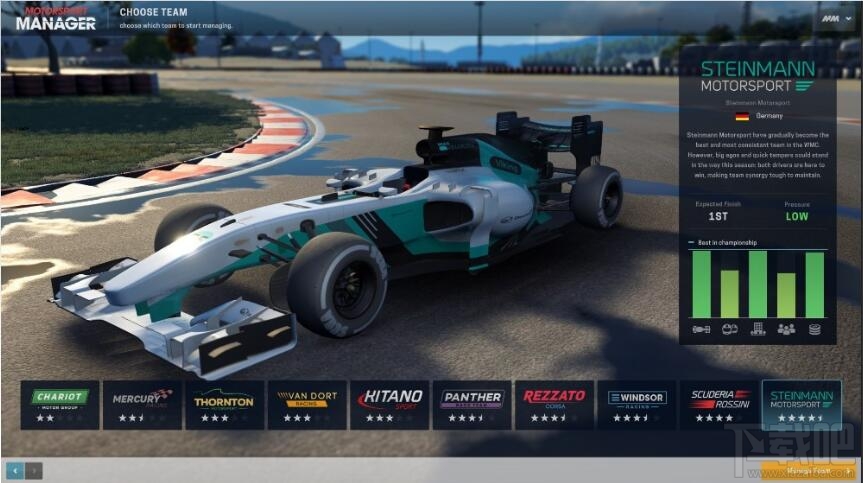Open the MM dropdown menu
This screenshot has height=483, width=863.
[834, 19]
